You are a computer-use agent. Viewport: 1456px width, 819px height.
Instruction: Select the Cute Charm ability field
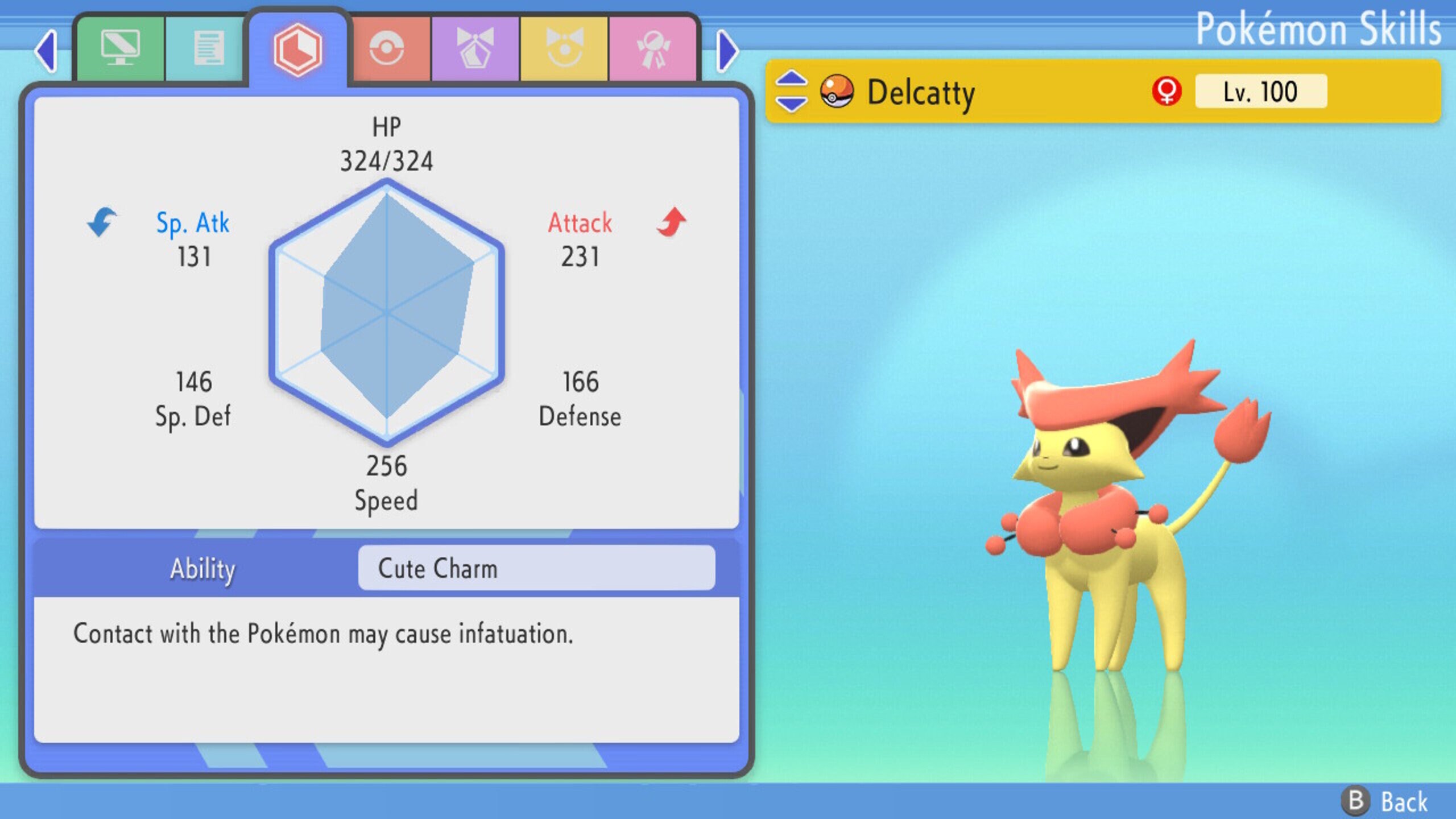tap(536, 567)
